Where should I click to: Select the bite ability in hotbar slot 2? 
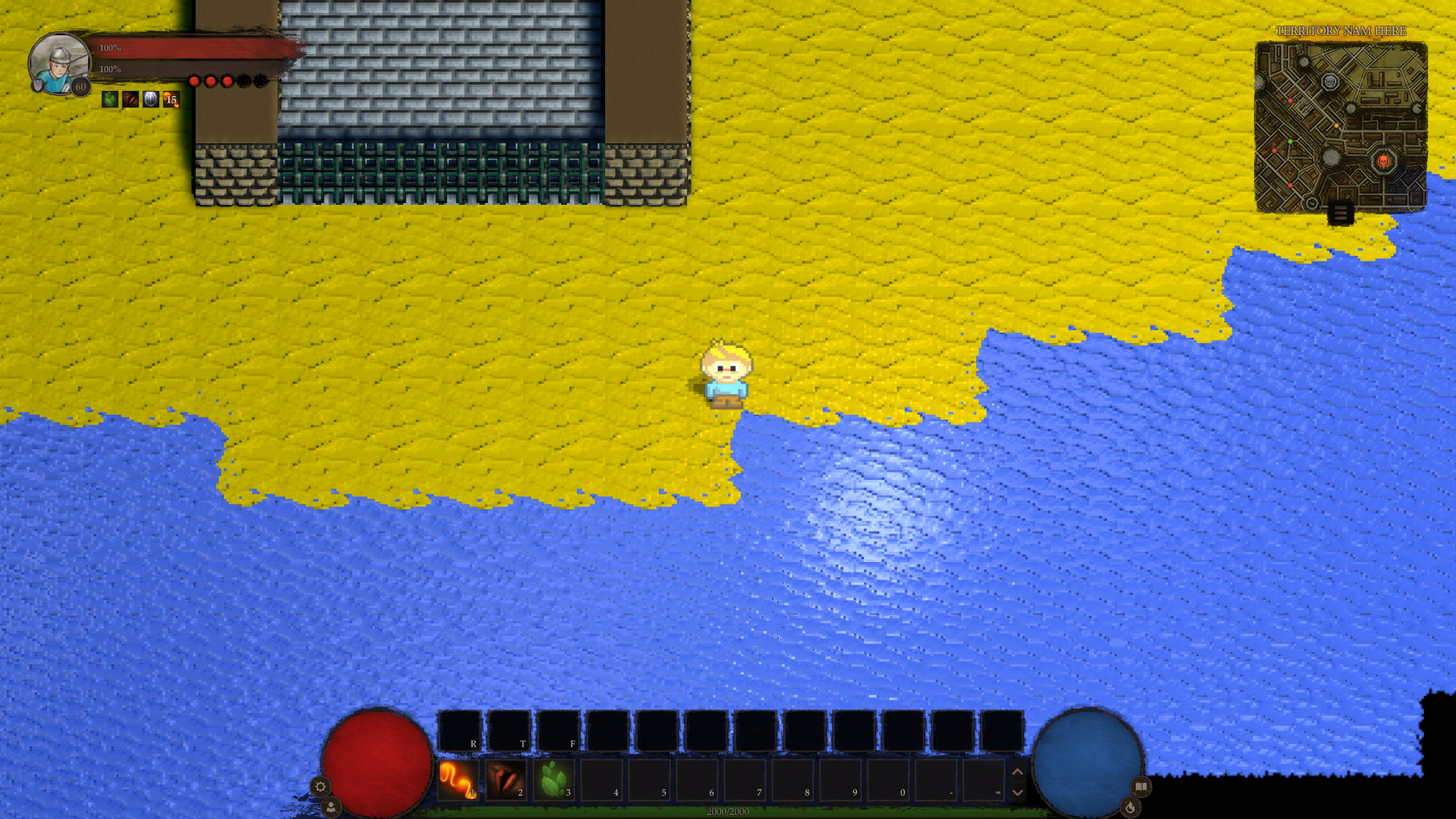click(506, 778)
